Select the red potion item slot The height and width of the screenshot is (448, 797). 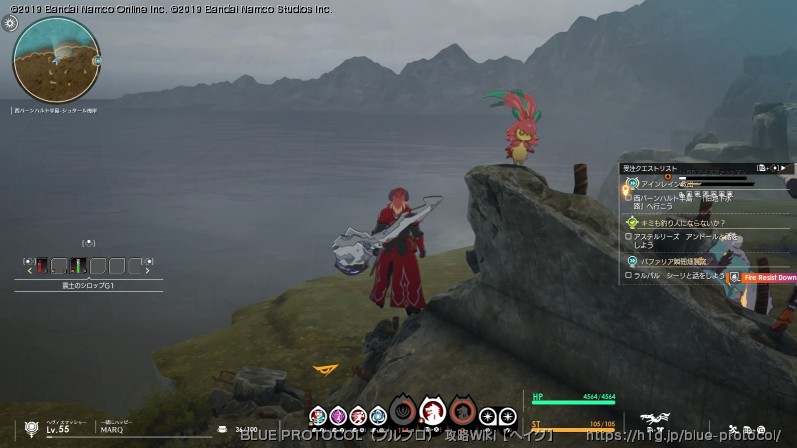(41, 266)
